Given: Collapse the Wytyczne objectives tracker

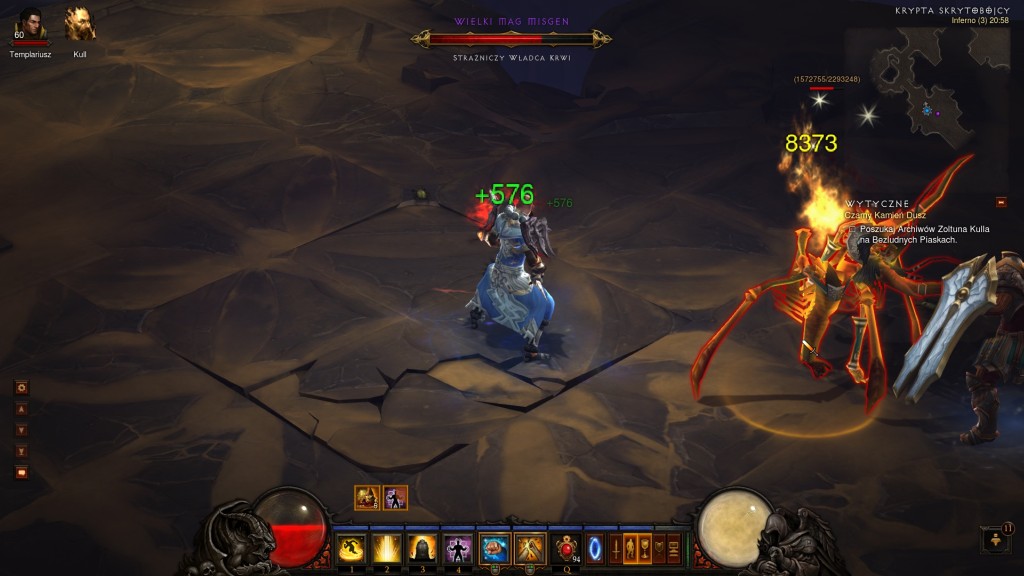Looking at the screenshot, I should coord(1001,202).
